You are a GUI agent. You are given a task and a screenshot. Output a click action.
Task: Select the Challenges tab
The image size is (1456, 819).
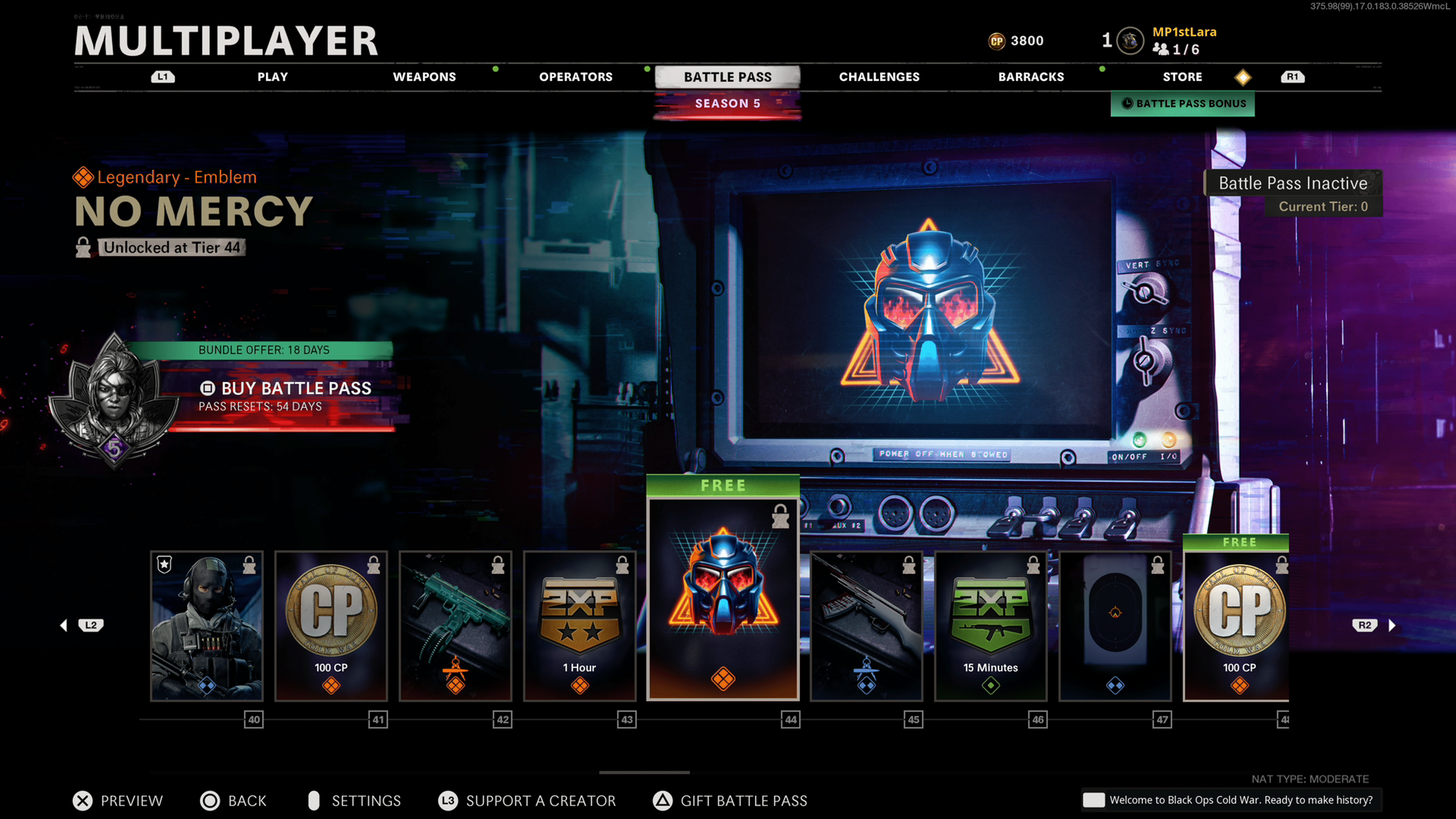[x=879, y=77]
